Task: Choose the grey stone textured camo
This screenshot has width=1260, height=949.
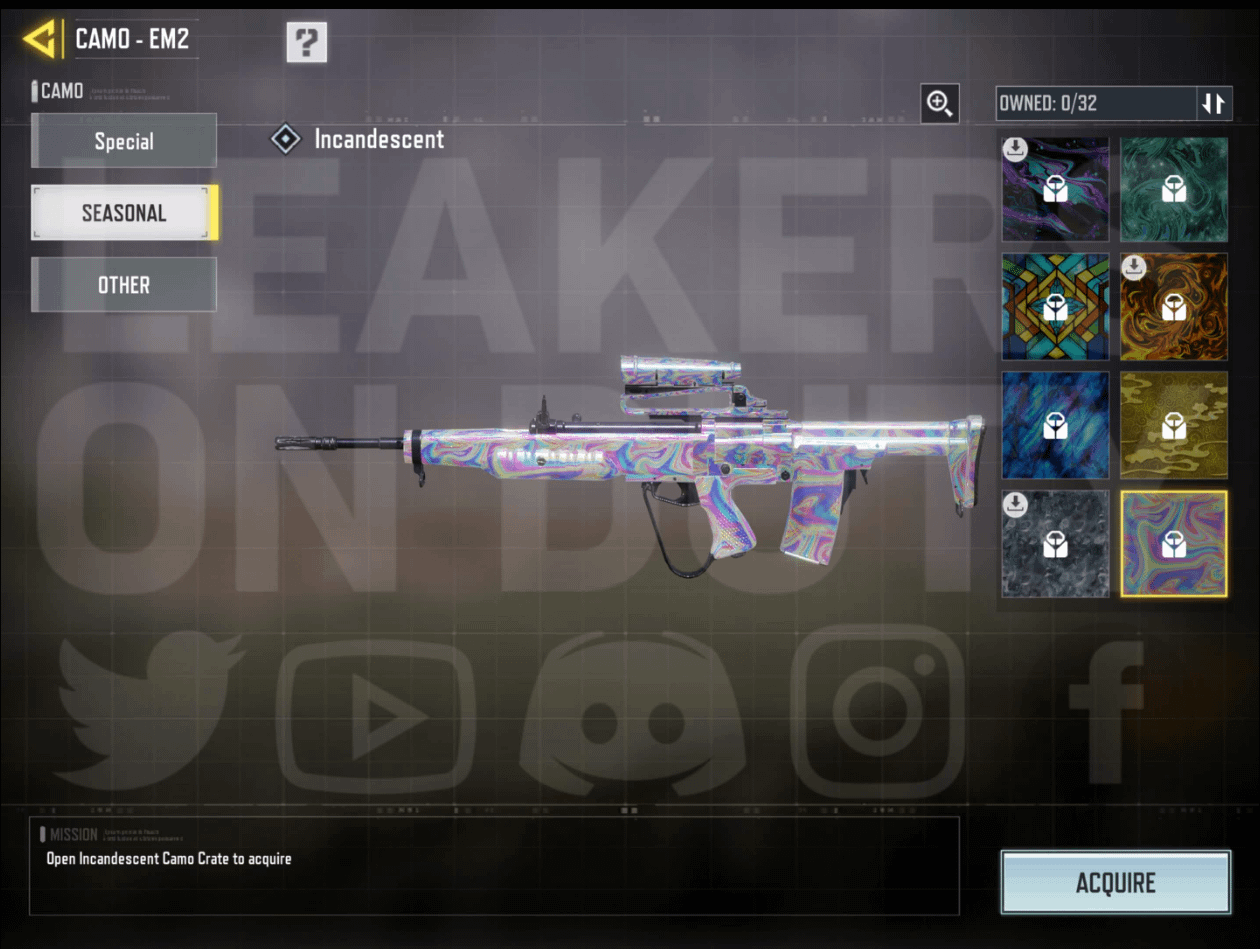Action: pos(1056,543)
